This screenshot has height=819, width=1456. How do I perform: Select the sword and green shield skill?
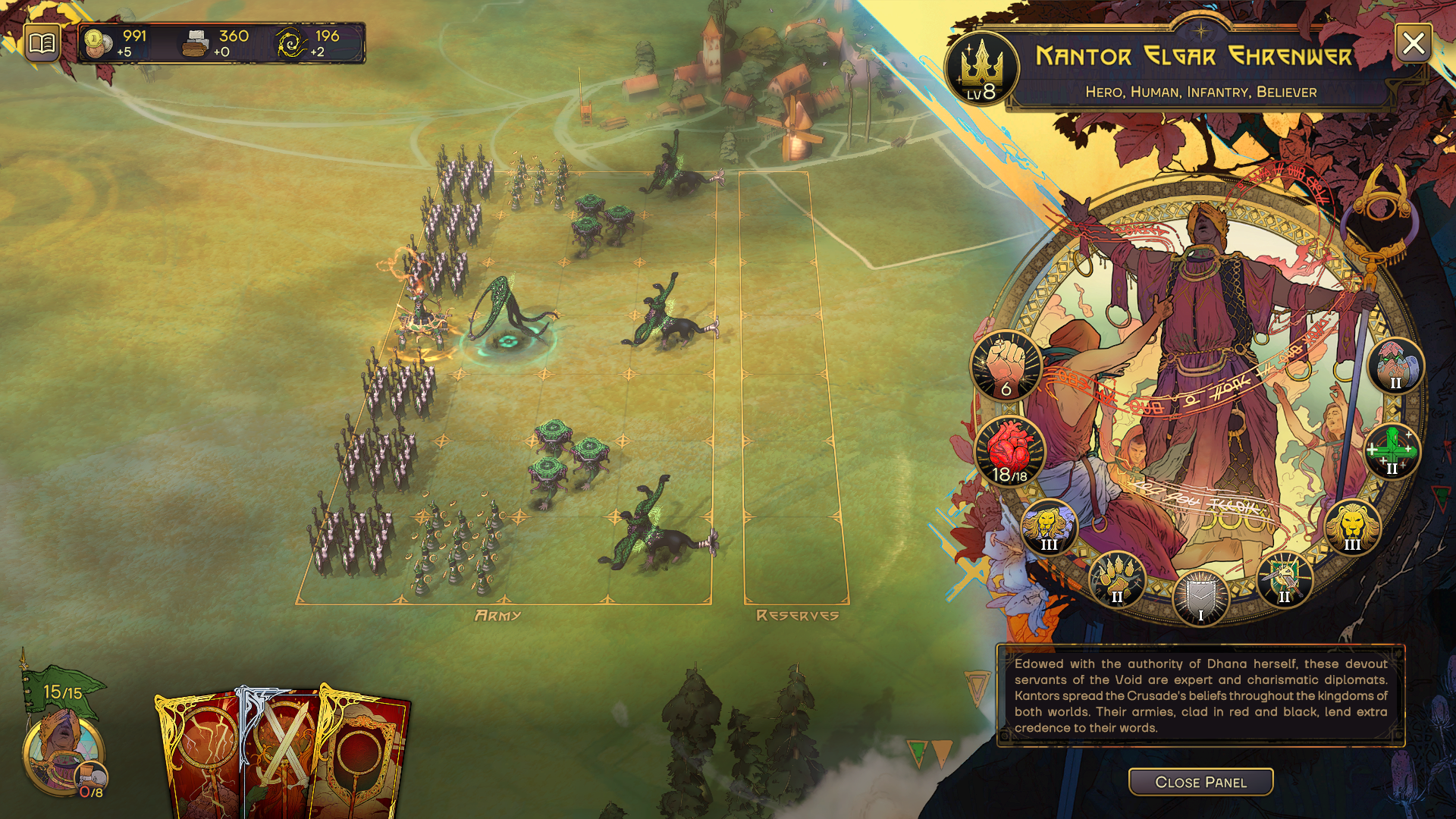(1284, 579)
